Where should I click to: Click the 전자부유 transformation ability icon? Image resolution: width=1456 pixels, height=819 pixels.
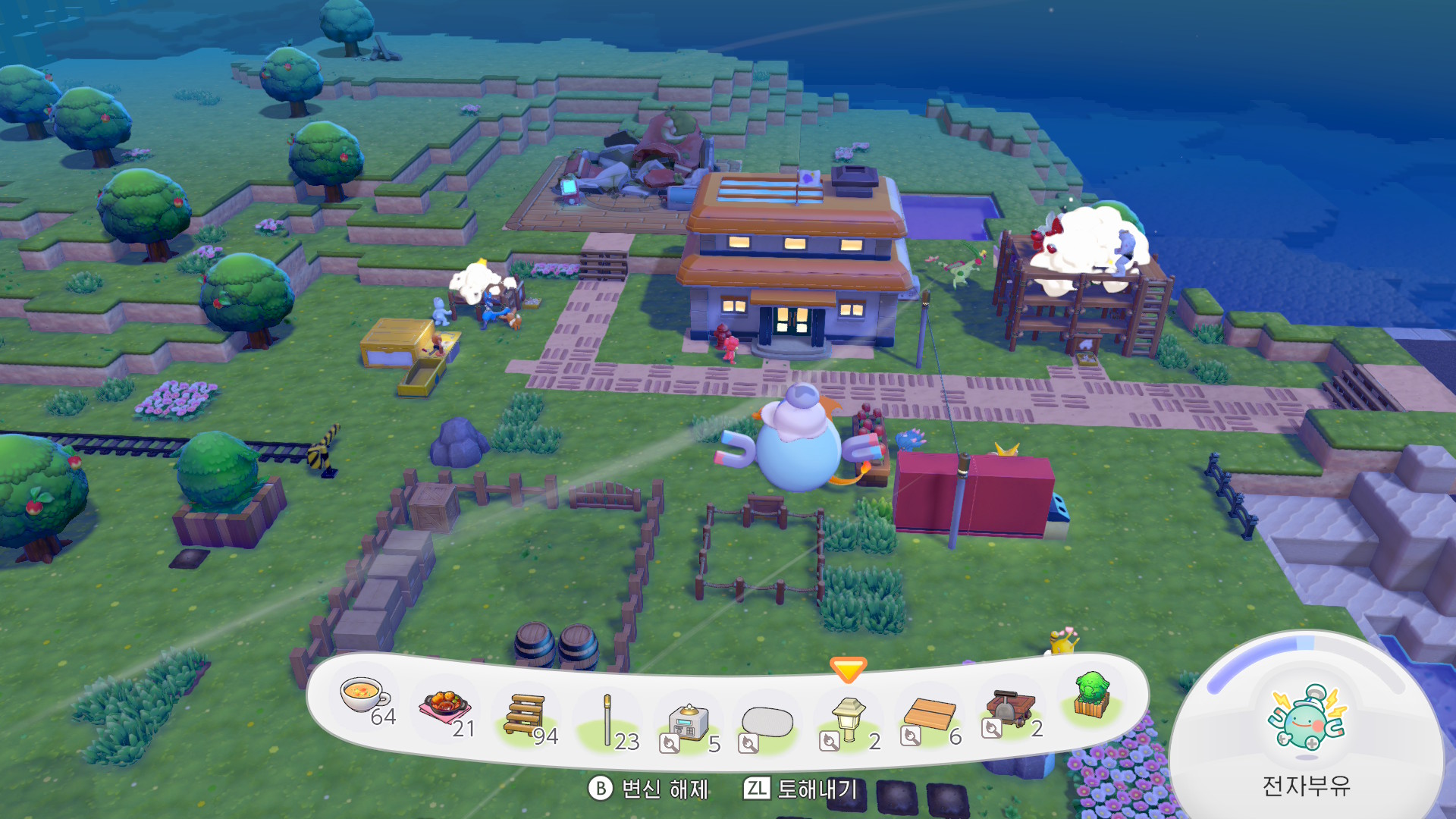(x=1307, y=718)
